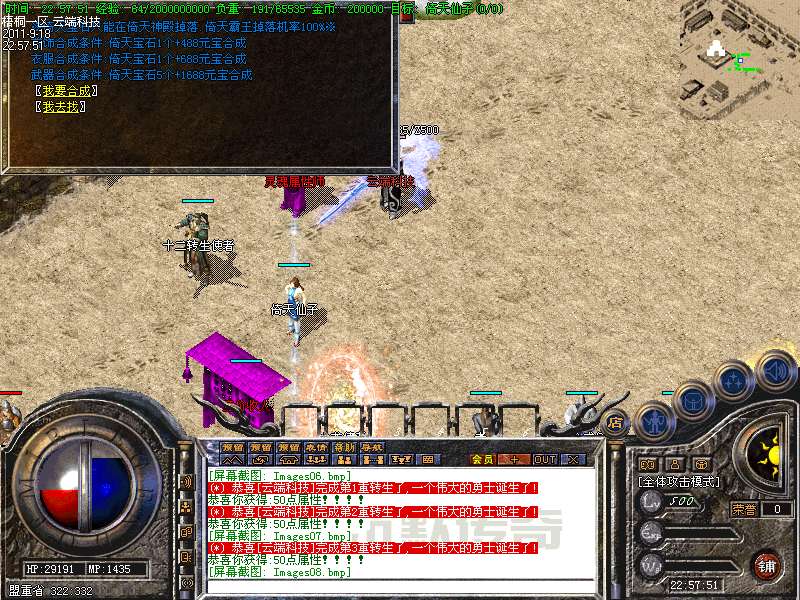Click the 会员 member button
Viewport: 800px width, 600px height.
(x=482, y=459)
